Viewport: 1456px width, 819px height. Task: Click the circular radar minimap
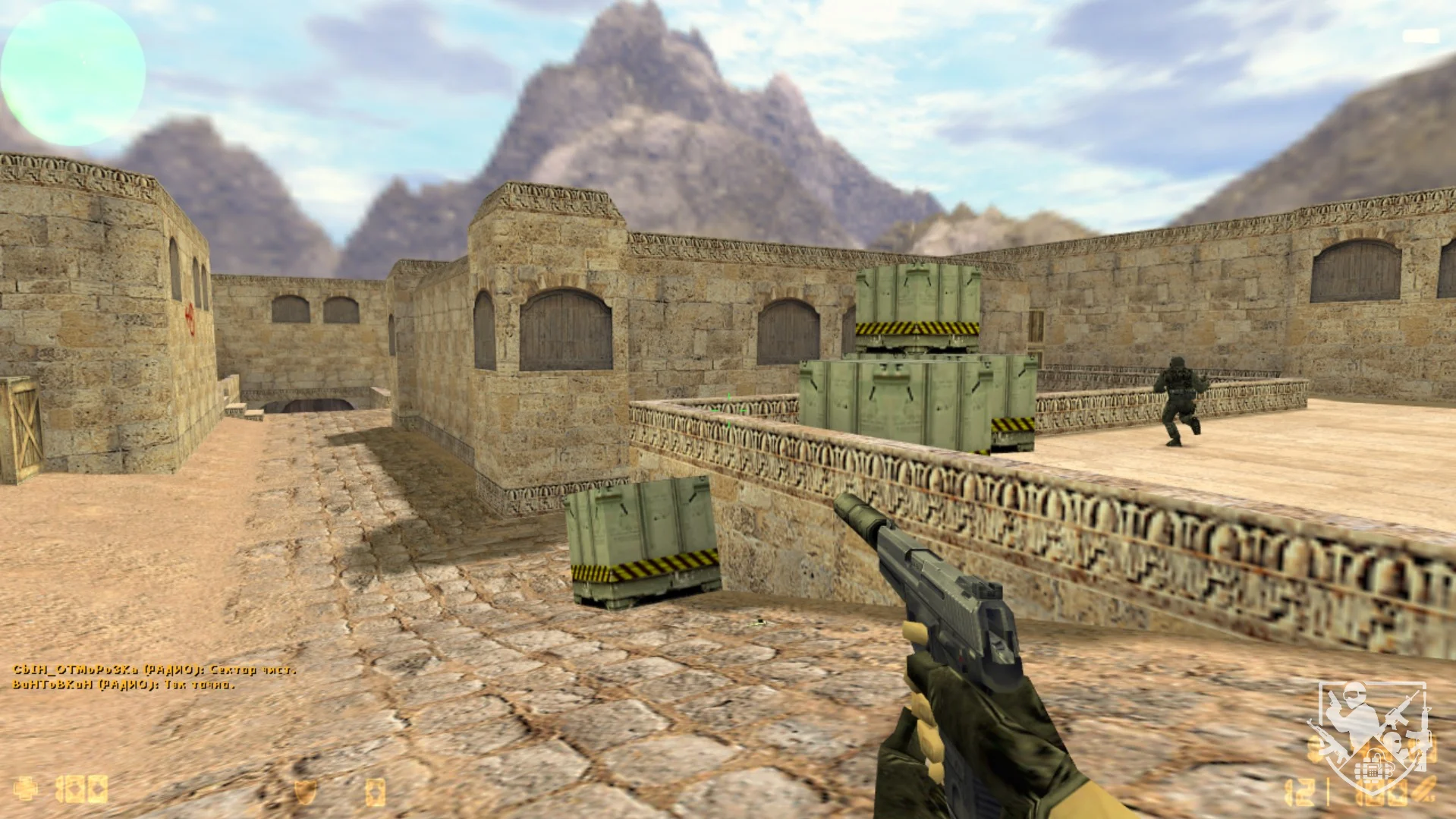click(x=73, y=73)
